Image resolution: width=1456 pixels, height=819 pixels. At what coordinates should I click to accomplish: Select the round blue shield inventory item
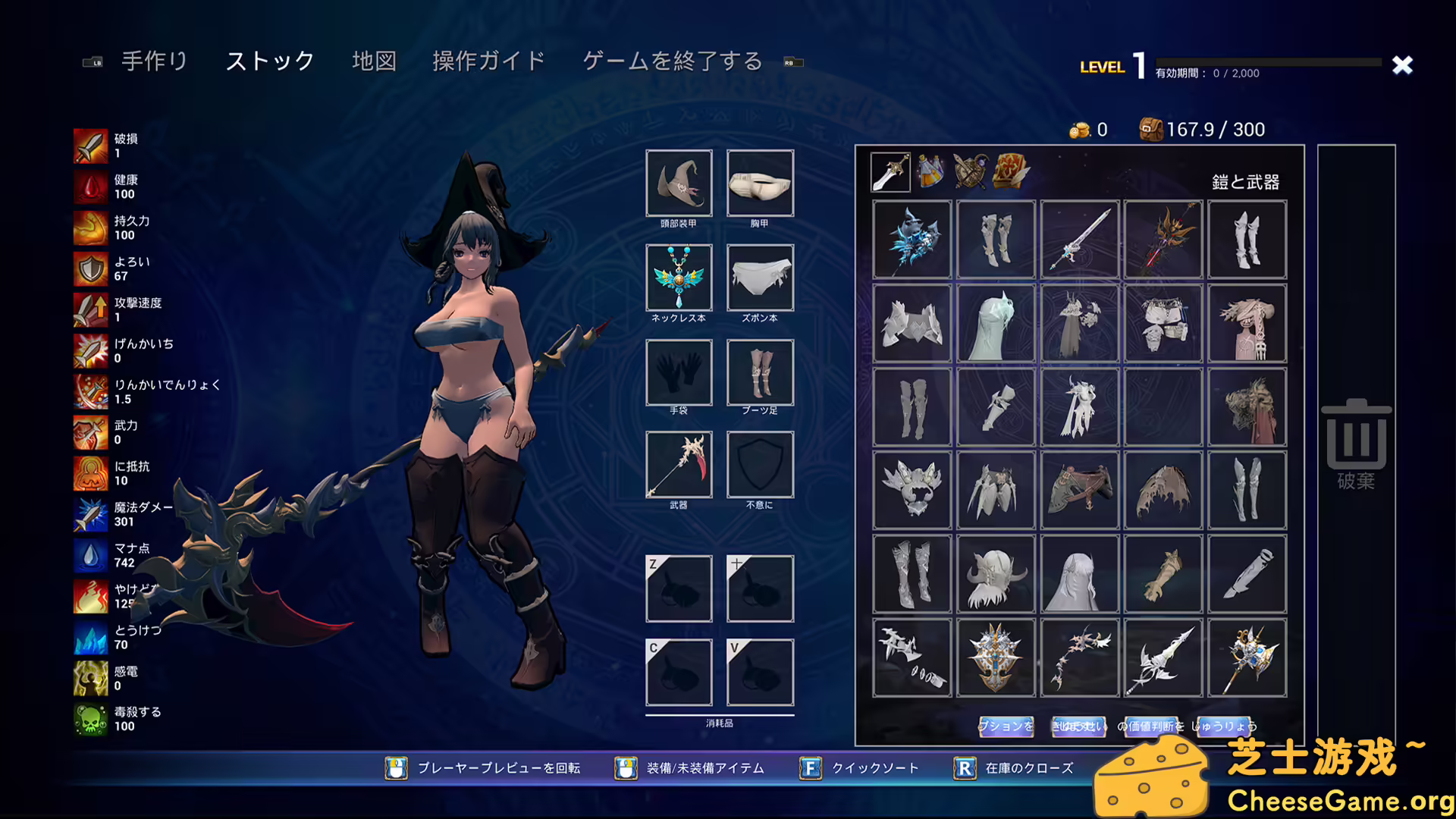point(996,657)
